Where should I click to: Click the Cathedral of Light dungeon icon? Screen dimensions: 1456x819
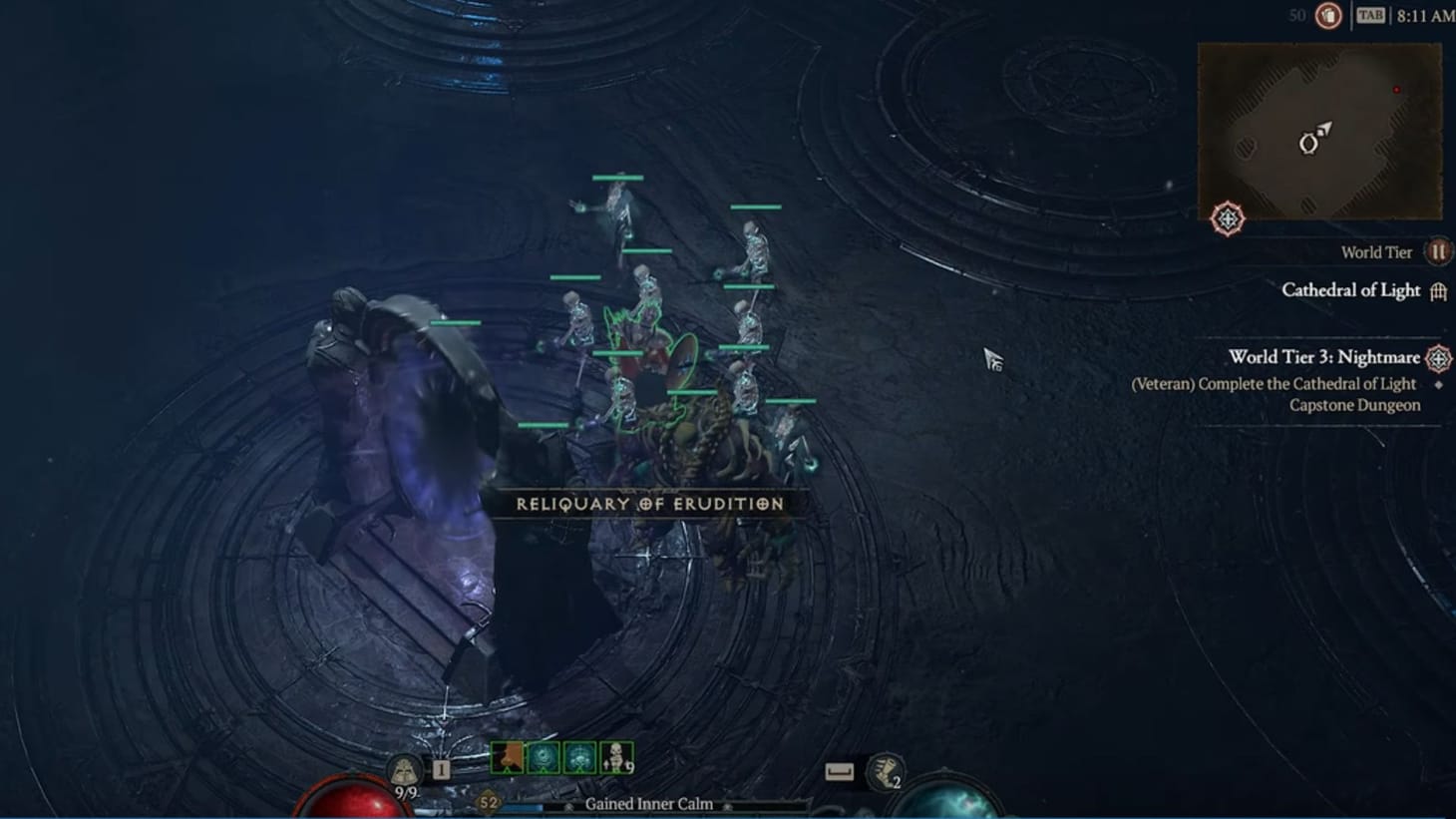pyautogui.click(x=1437, y=290)
